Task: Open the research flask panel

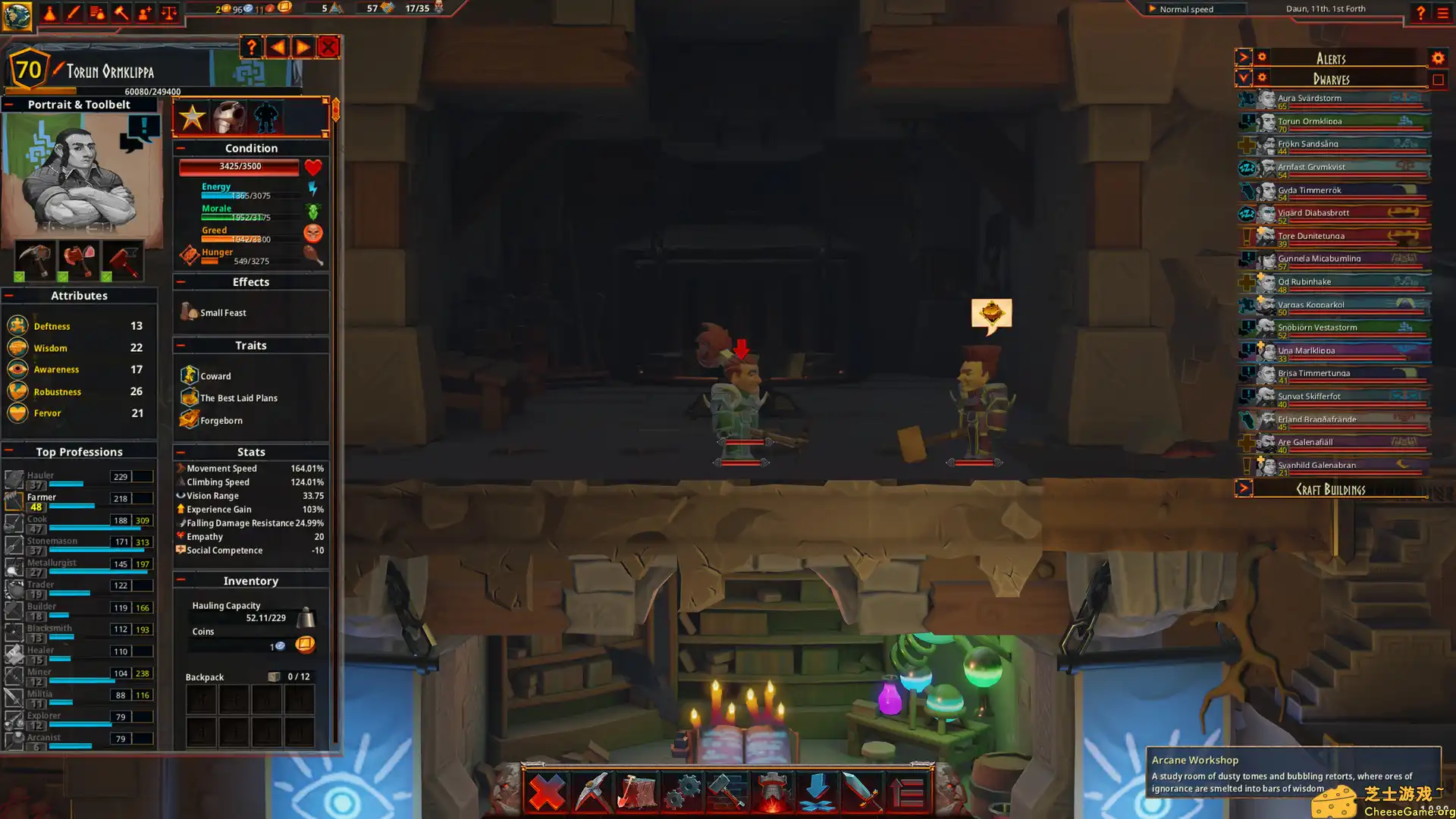Action: (50, 13)
